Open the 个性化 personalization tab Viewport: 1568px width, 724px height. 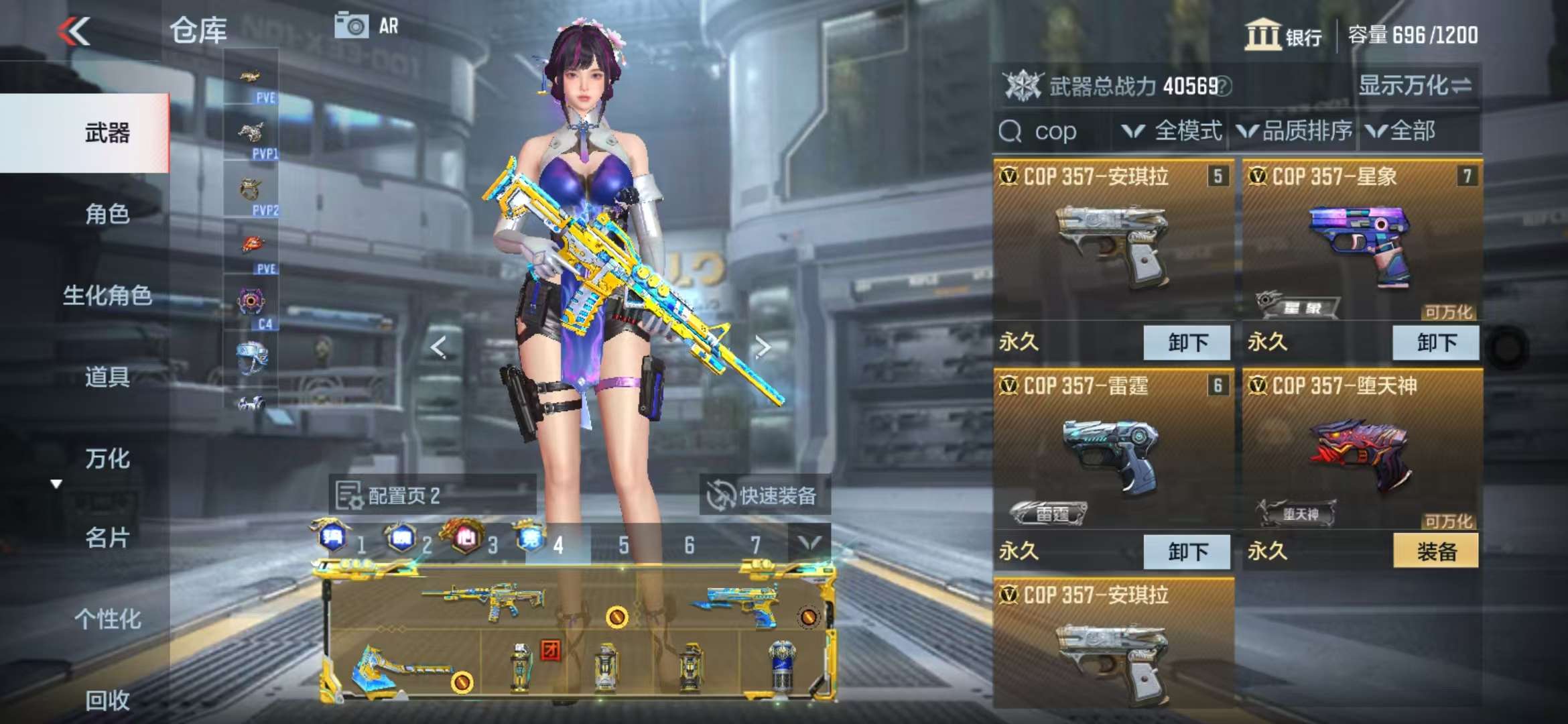(x=107, y=619)
